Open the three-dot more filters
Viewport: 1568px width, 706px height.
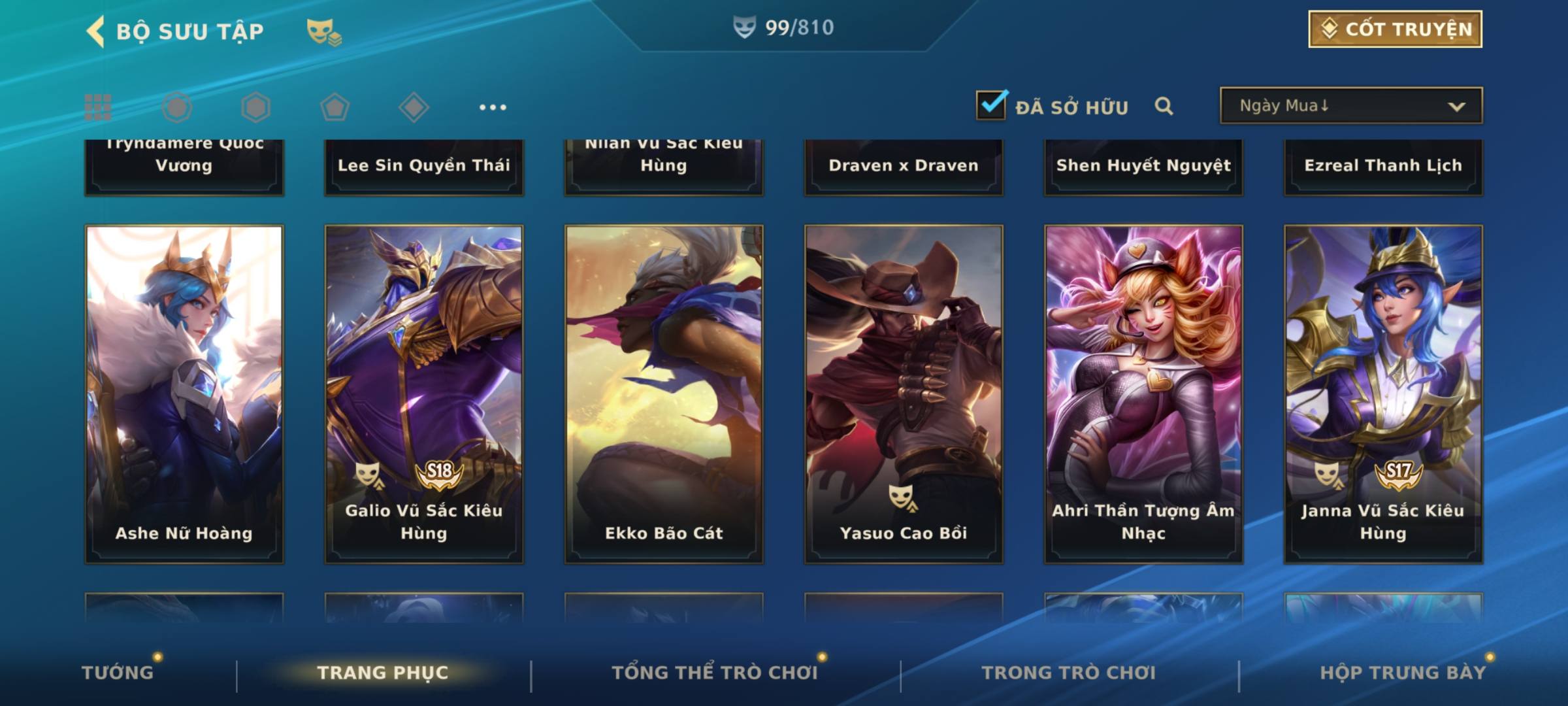493,107
